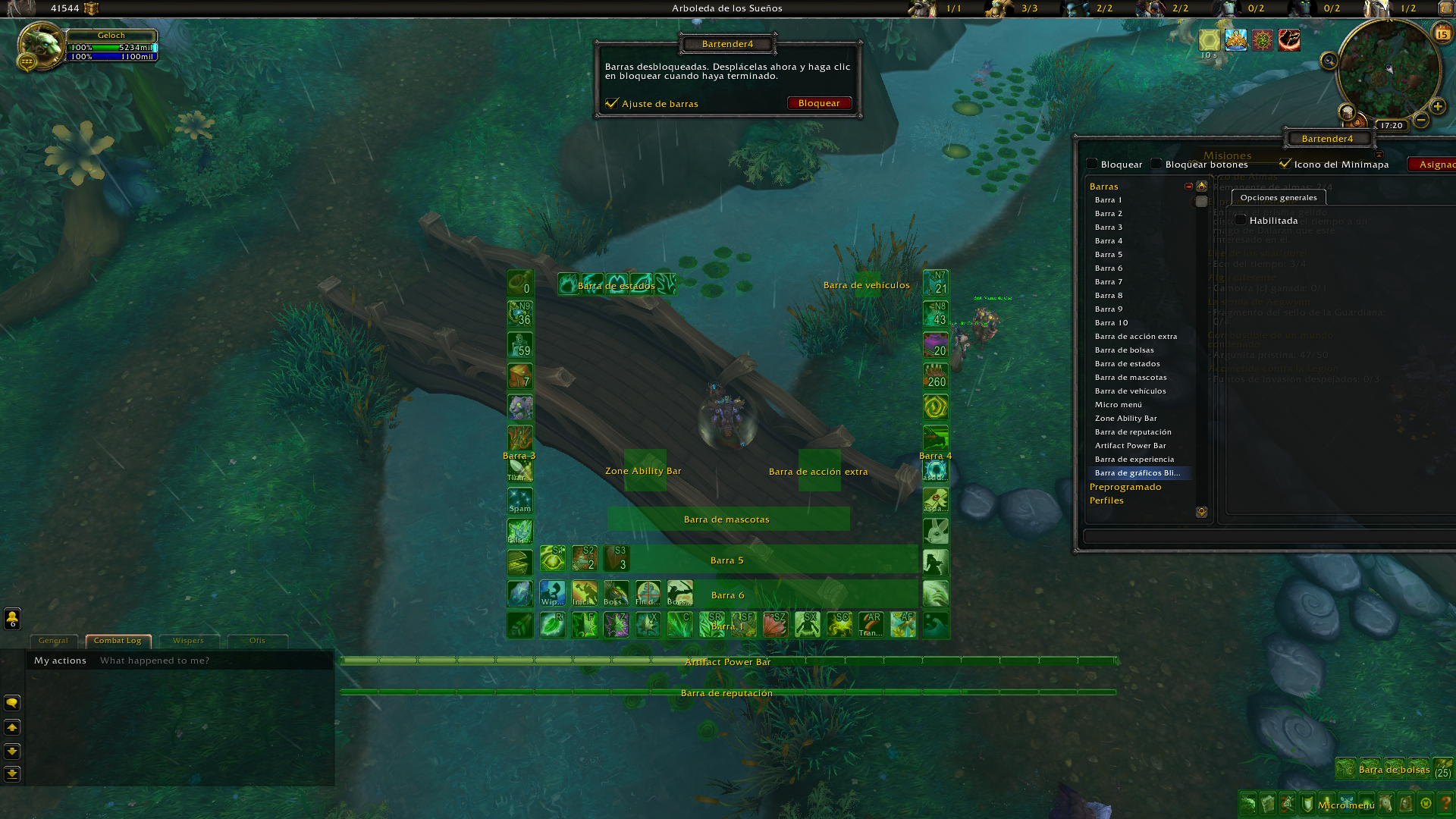Check the Bloquear botones option
Image resolution: width=1456 pixels, height=819 pixels.
(x=1156, y=164)
